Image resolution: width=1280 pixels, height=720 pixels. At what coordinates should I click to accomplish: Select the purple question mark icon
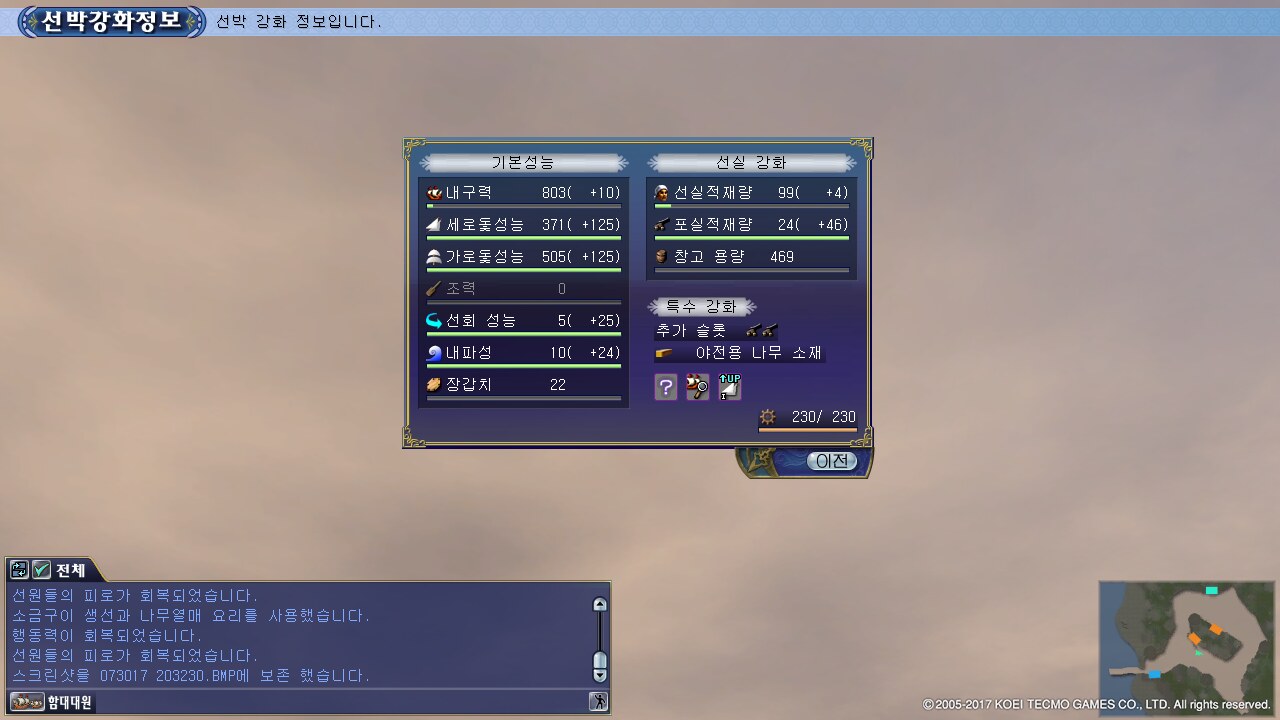[x=666, y=387]
